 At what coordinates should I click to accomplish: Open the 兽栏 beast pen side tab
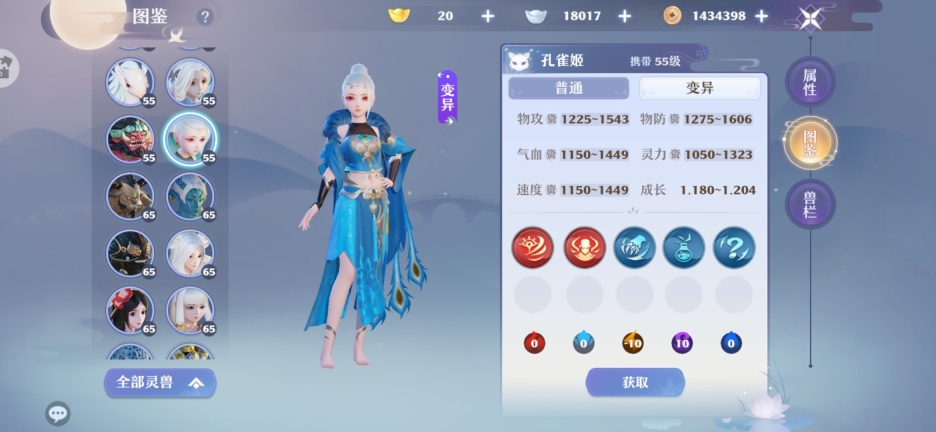[810, 204]
